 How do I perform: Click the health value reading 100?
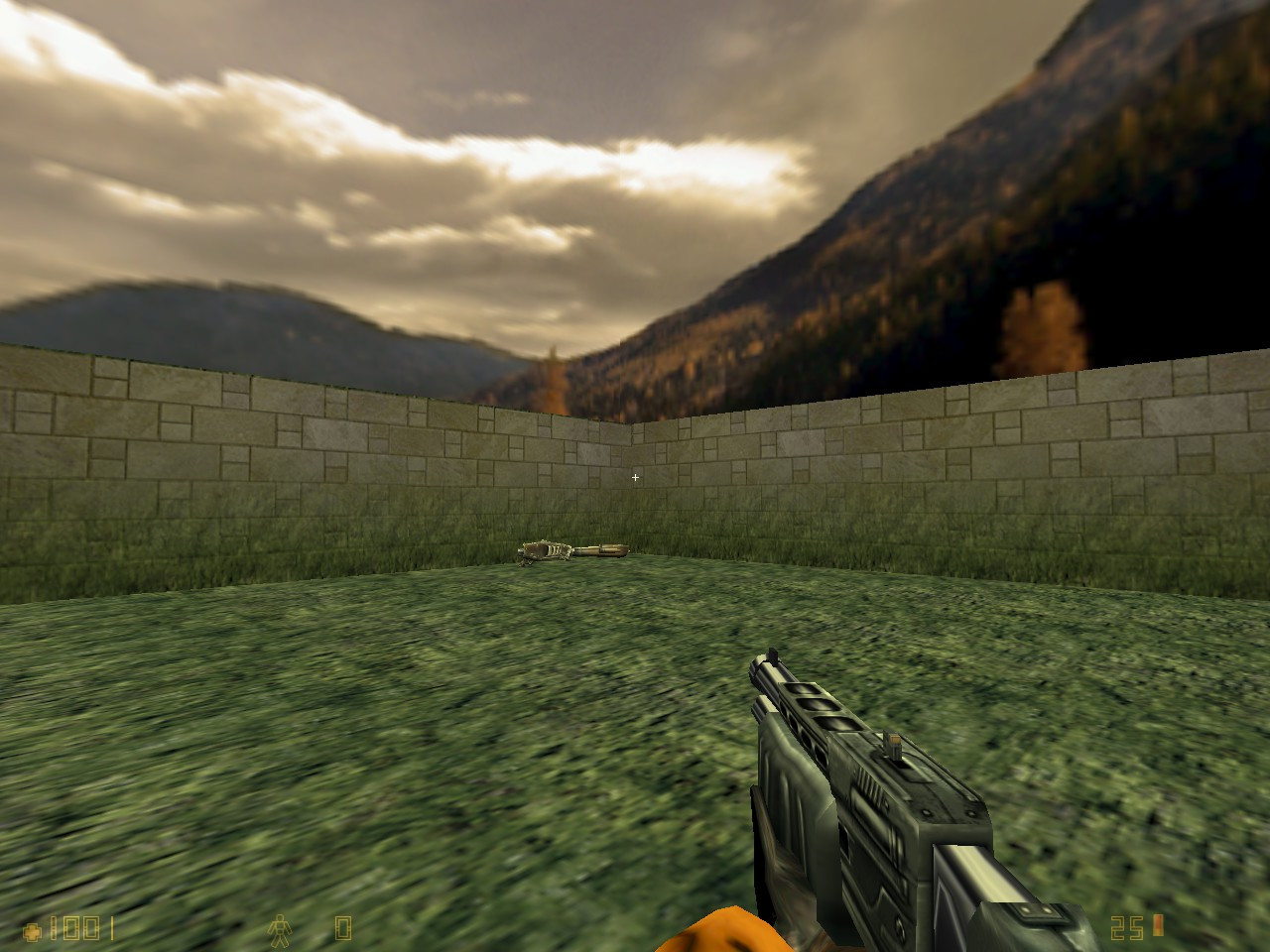(74, 928)
